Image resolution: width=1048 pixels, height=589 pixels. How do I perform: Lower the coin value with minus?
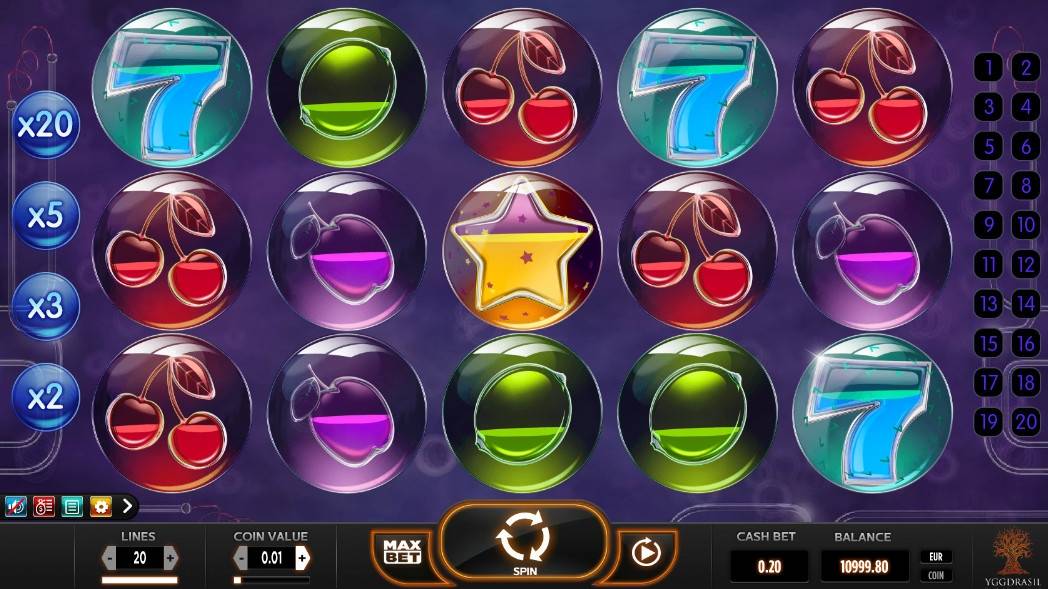click(x=241, y=557)
